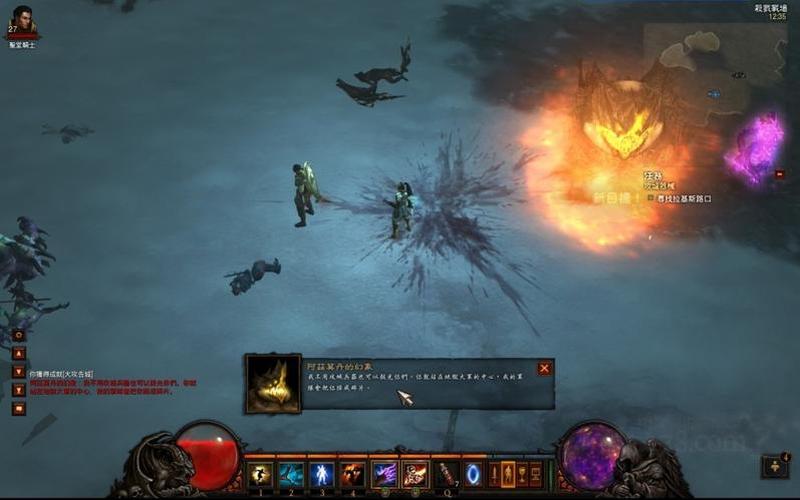Screen dimensions: 800x500
Task: Trigger the fiery skill in slot 4
Action: coord(353,474)
